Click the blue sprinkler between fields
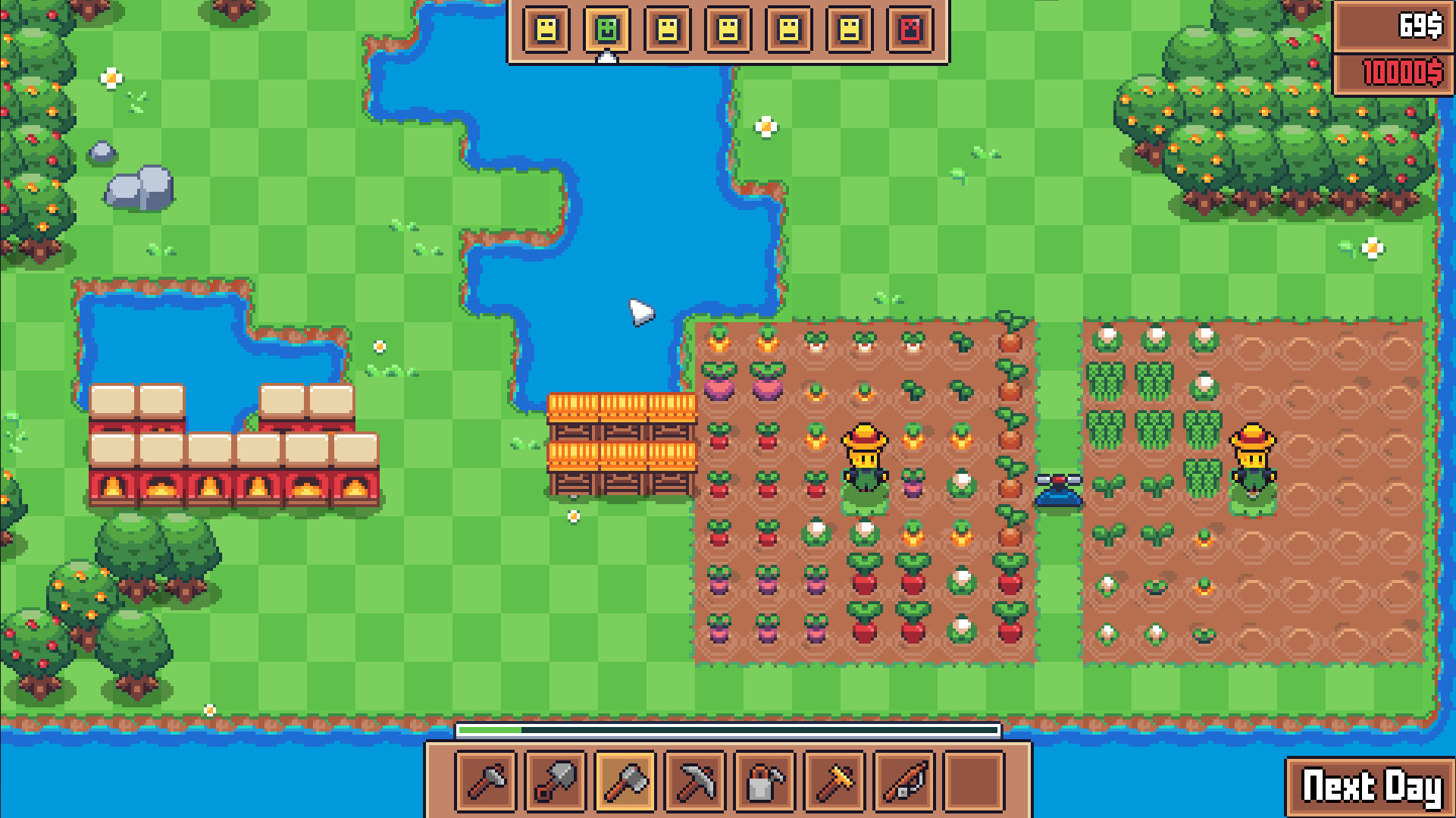The image size is (1456, 818). 1057,489
